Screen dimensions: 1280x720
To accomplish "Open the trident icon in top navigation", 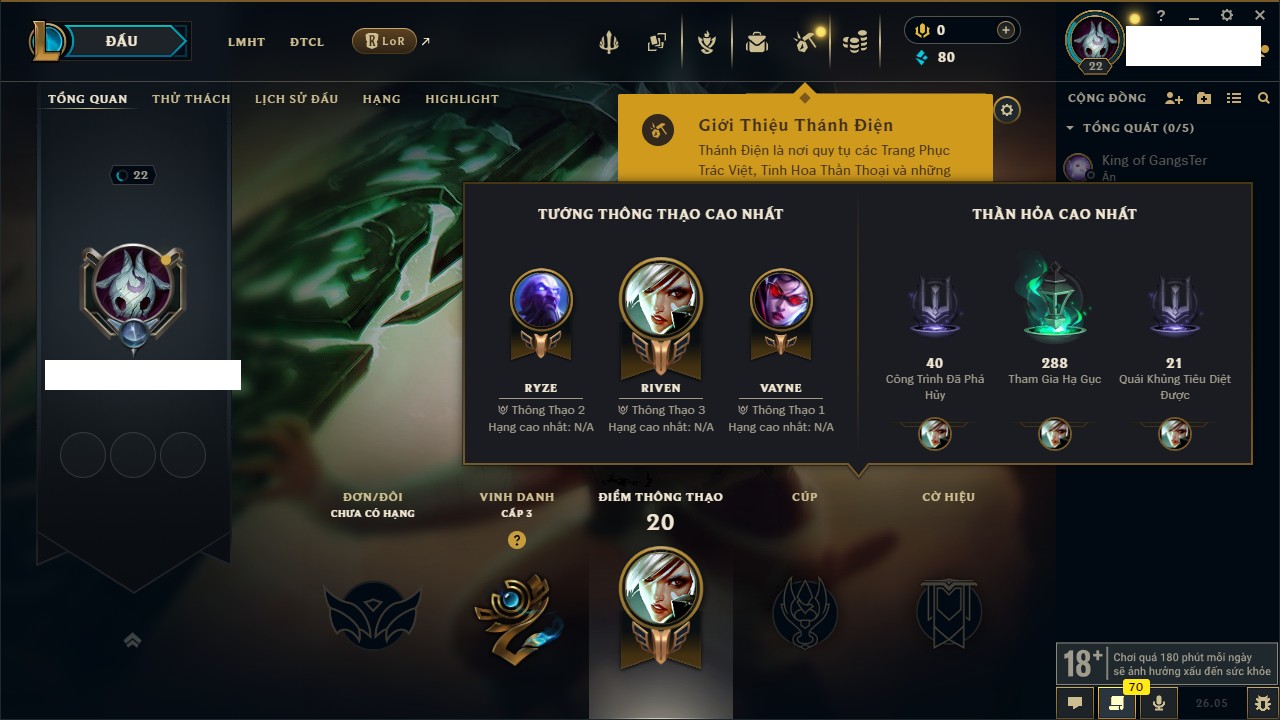I will pos(609,42).
